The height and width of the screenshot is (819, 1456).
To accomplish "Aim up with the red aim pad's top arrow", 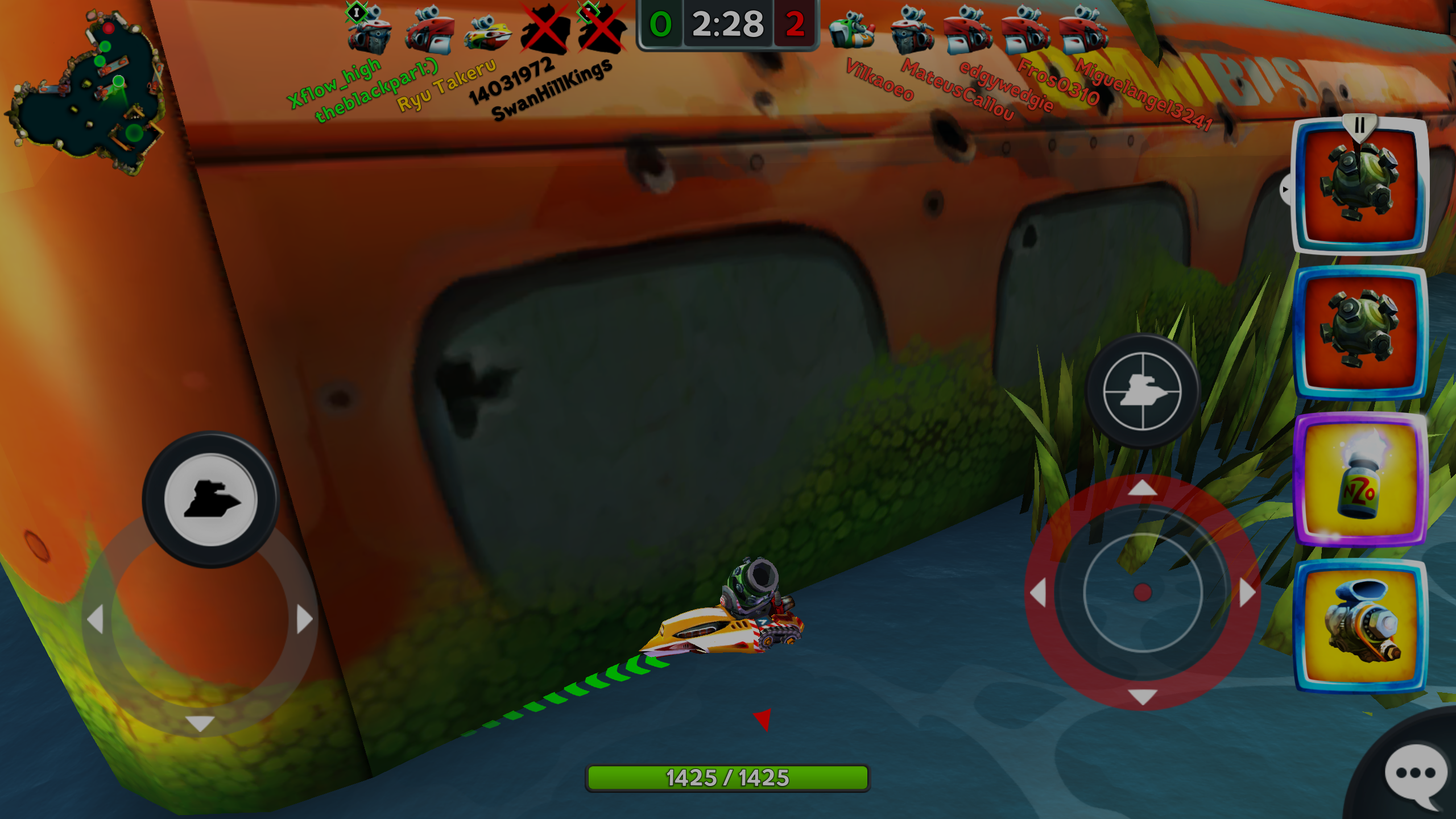I will [x=1142, y=488].
